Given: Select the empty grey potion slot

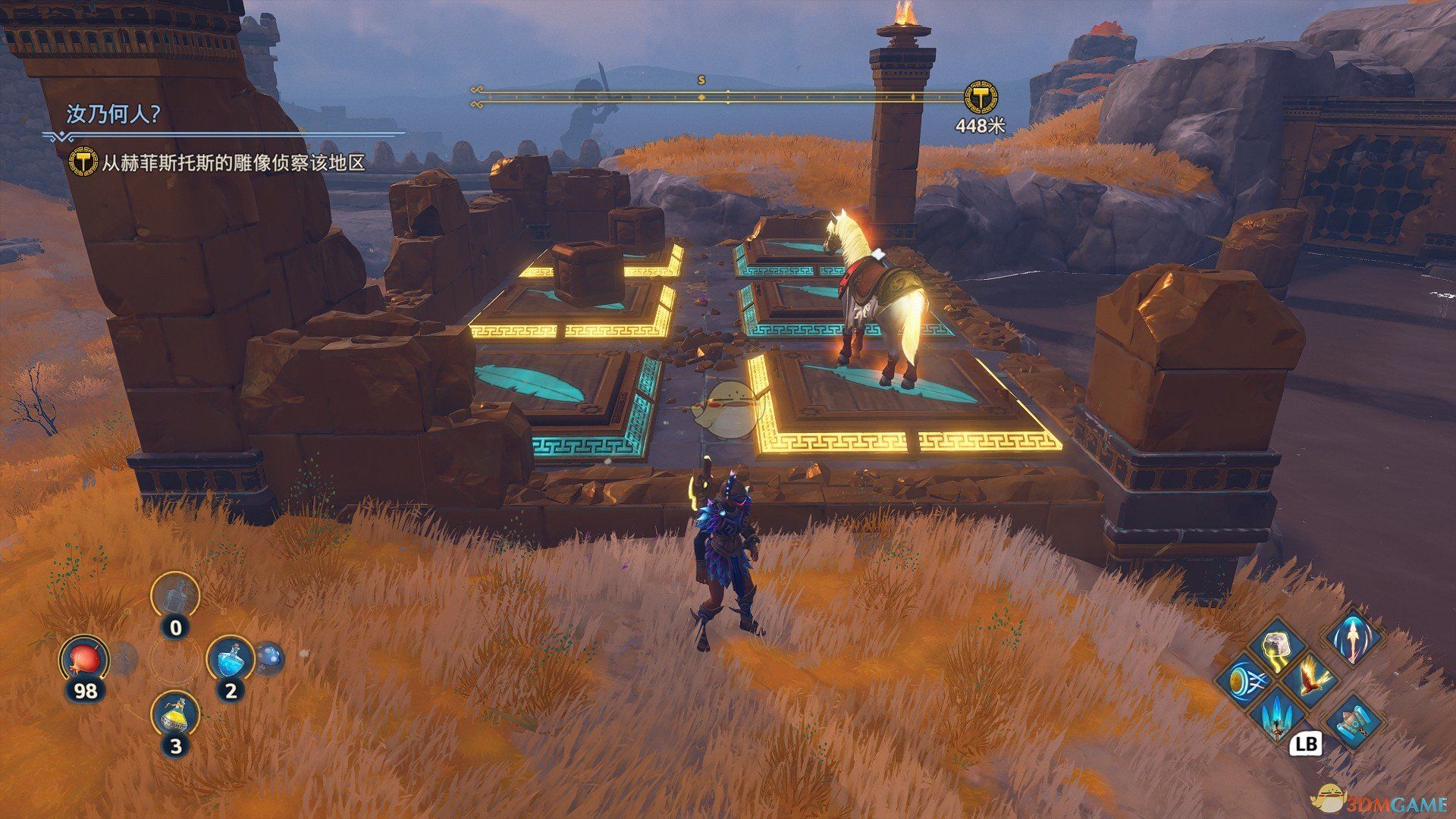Looking at the screenshot, I should pos(175,595).
